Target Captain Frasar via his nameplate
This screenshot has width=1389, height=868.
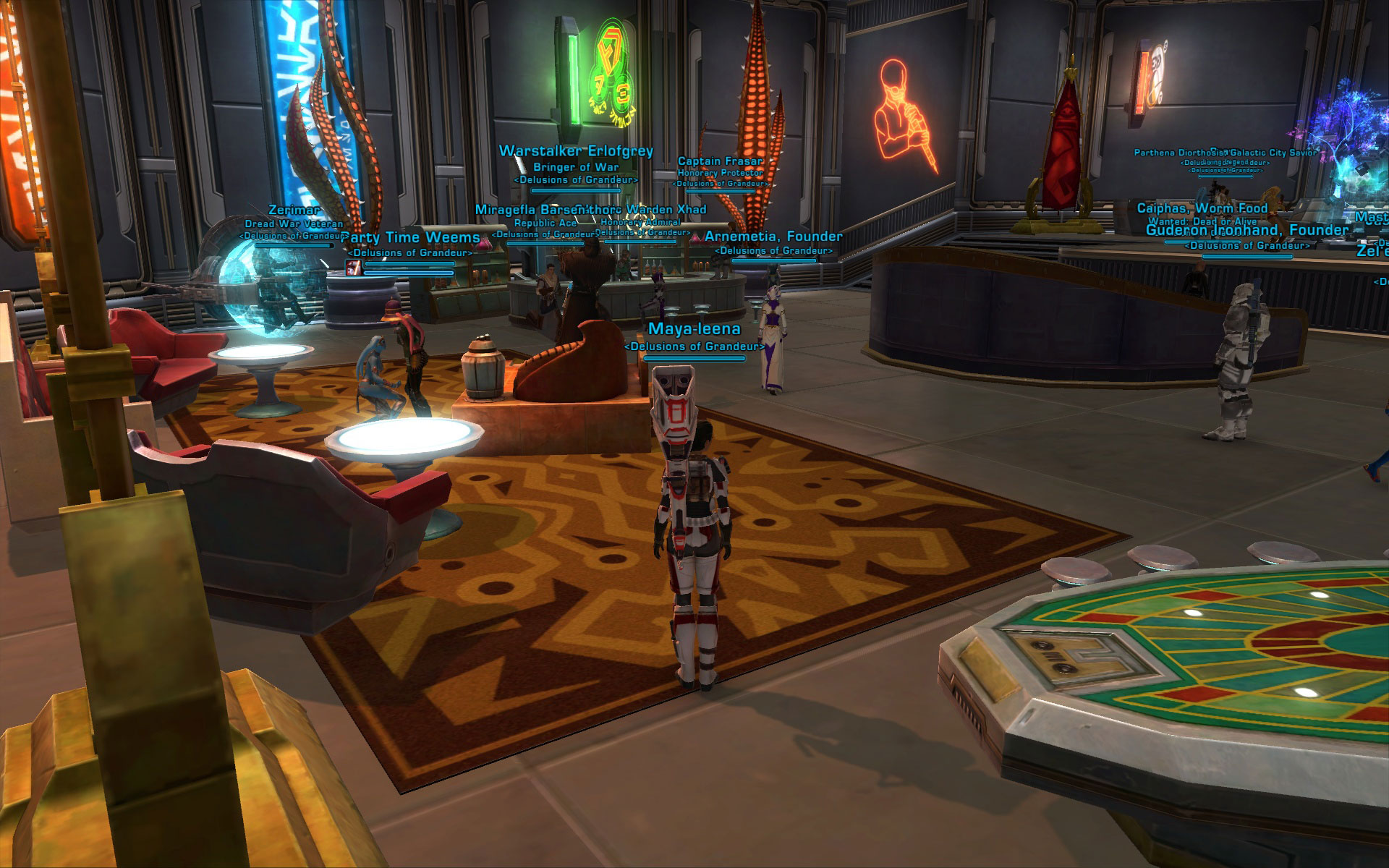click(x=721, y=161)
